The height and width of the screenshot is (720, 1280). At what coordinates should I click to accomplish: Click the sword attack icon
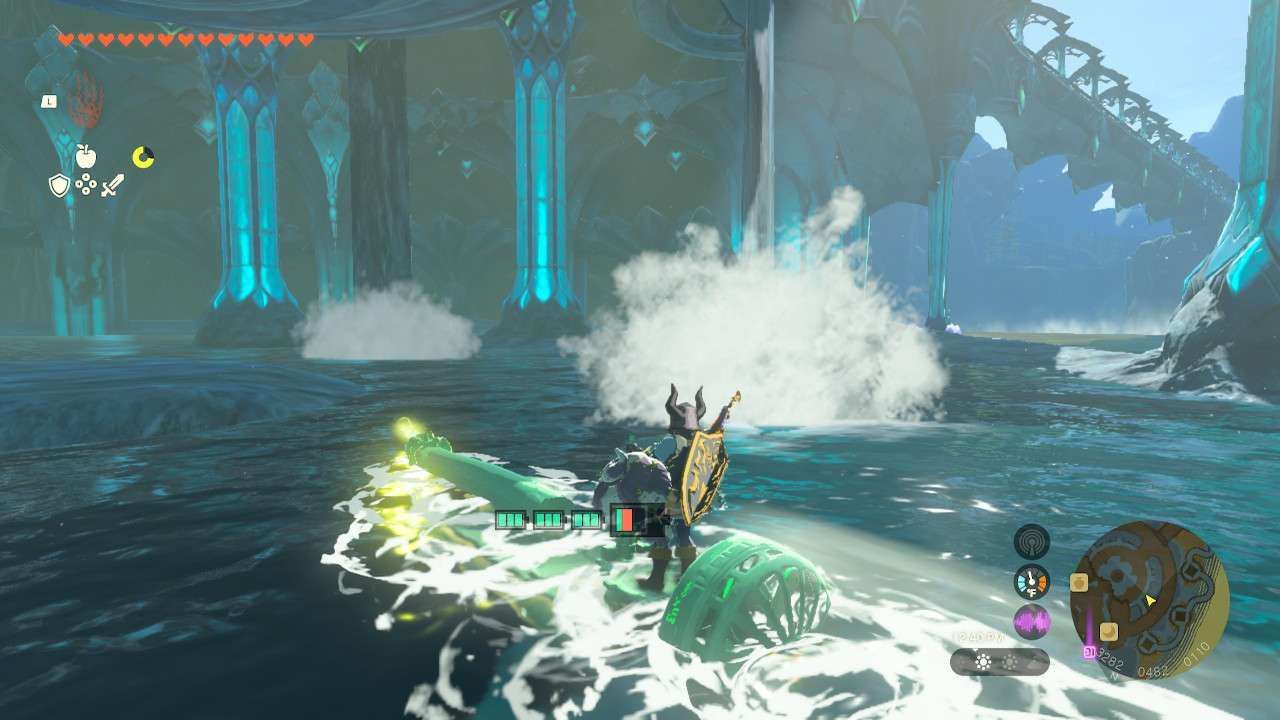(x=113, y=184)
